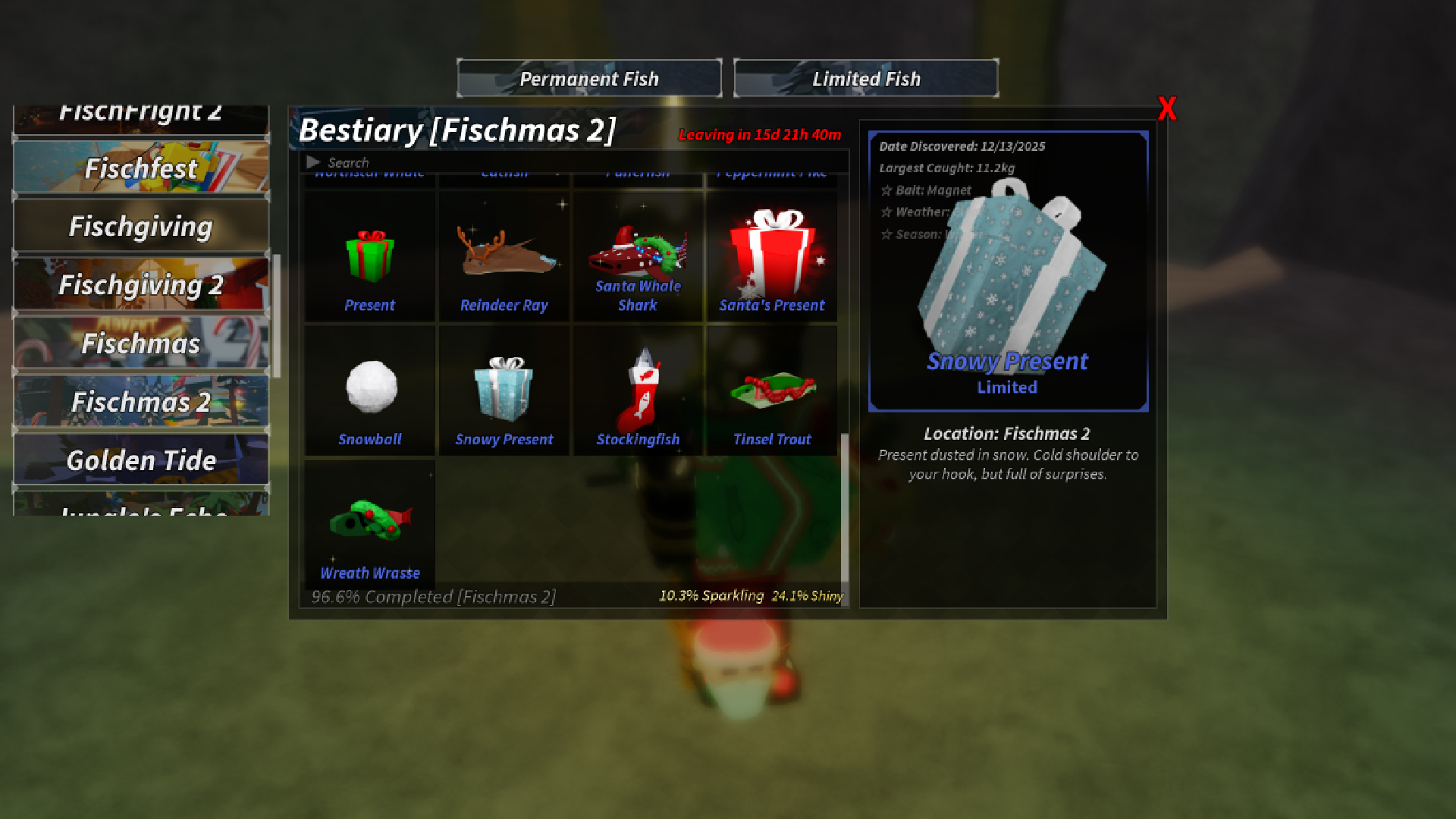This screenshot has height=819, width=1456.
Task: Expand the bestiary search bar
Action: (313, 162)
